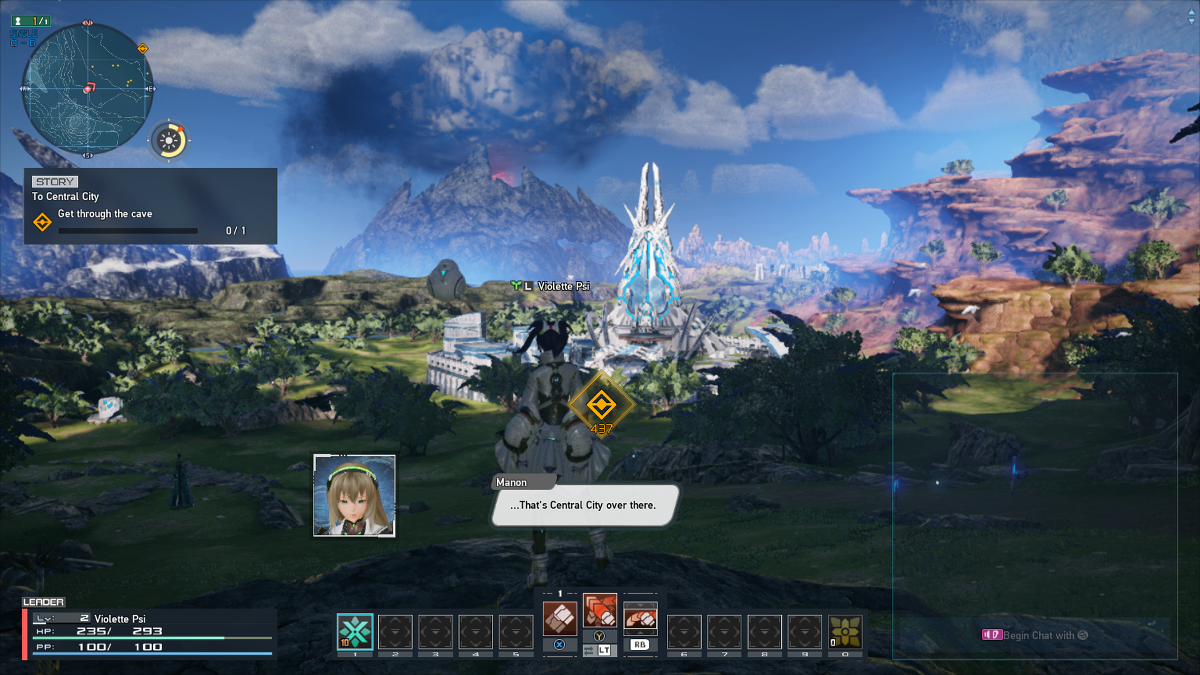Click Manon's dialogue portrait
Screen dimensions: 1200x675
354,495
